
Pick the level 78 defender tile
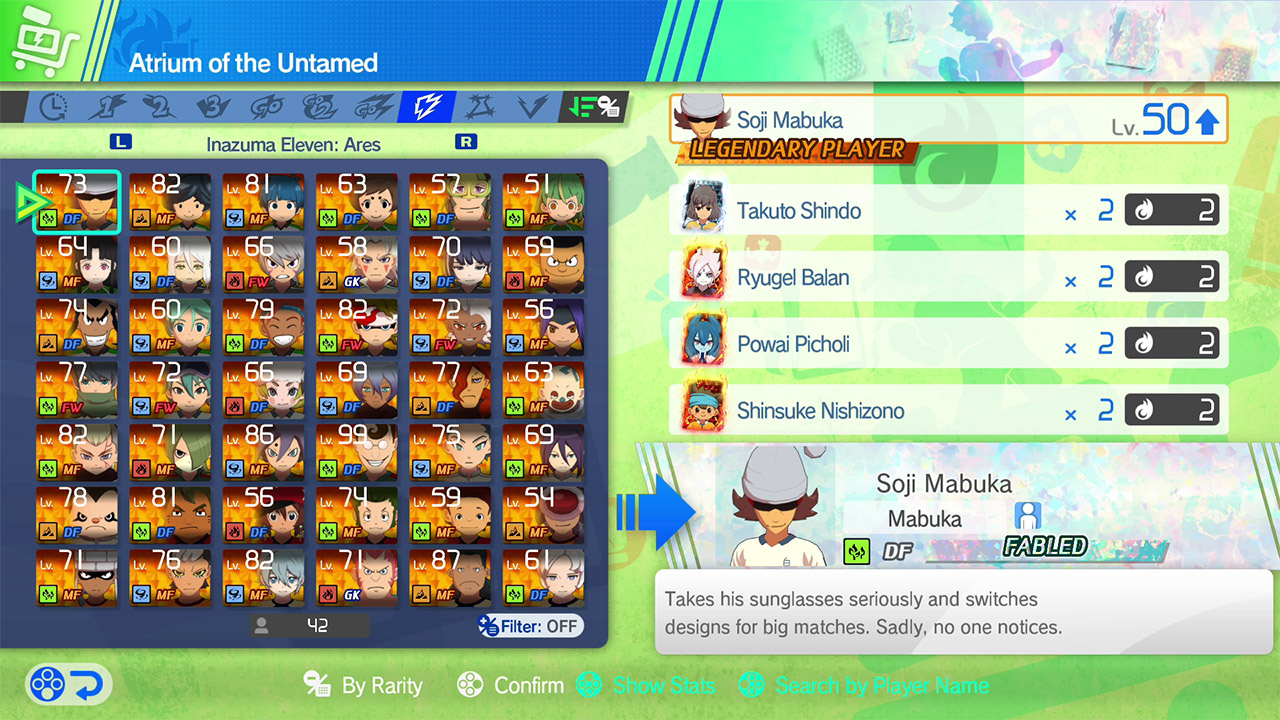point(77,515)
